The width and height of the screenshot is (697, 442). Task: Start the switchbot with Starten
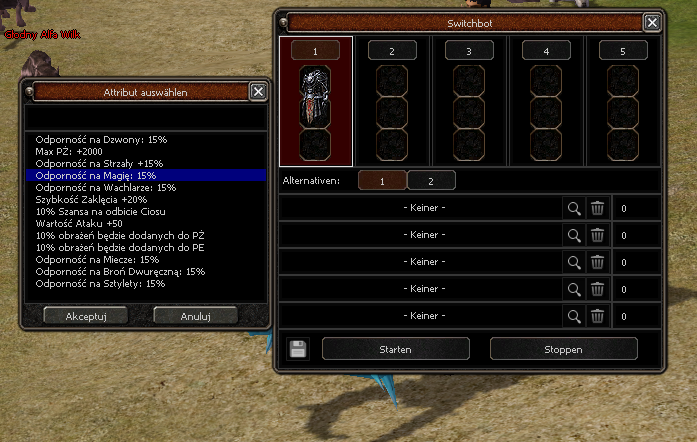coord(396,349)
